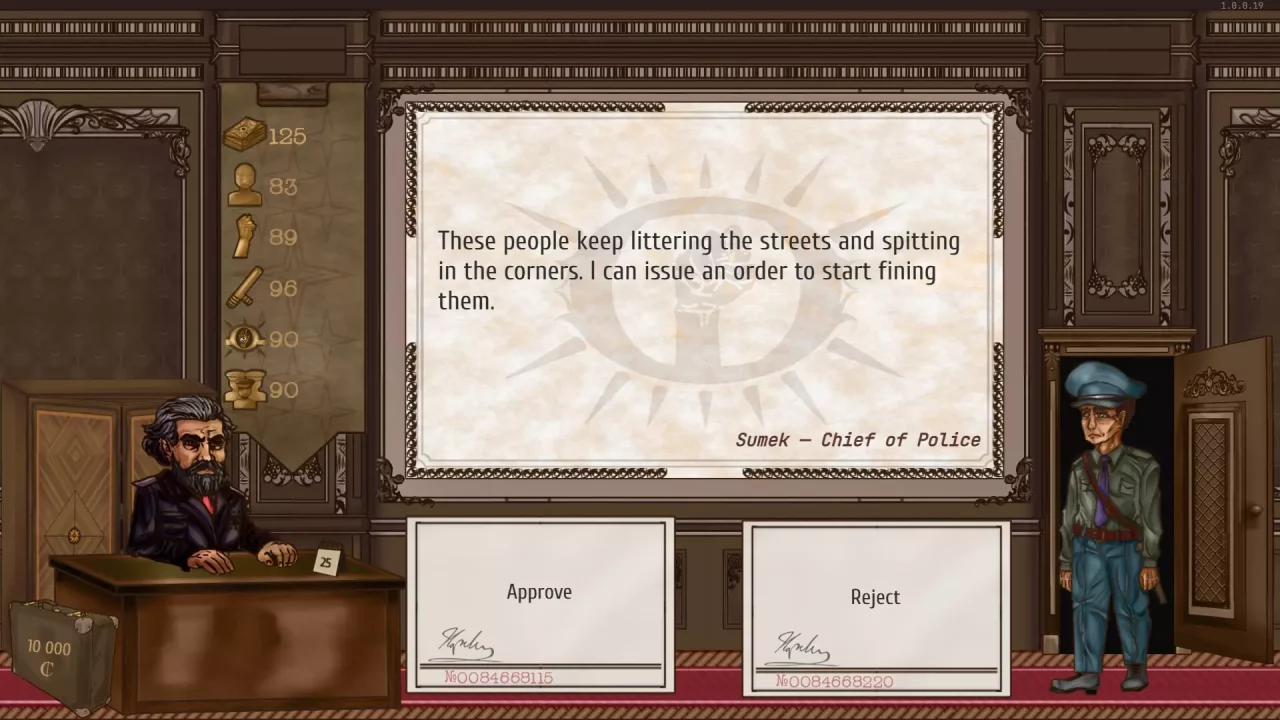Screen dimensions: 1280x720
Task: Click the Sumek — Chief of Police name label
Action: [x=858, y=440]
